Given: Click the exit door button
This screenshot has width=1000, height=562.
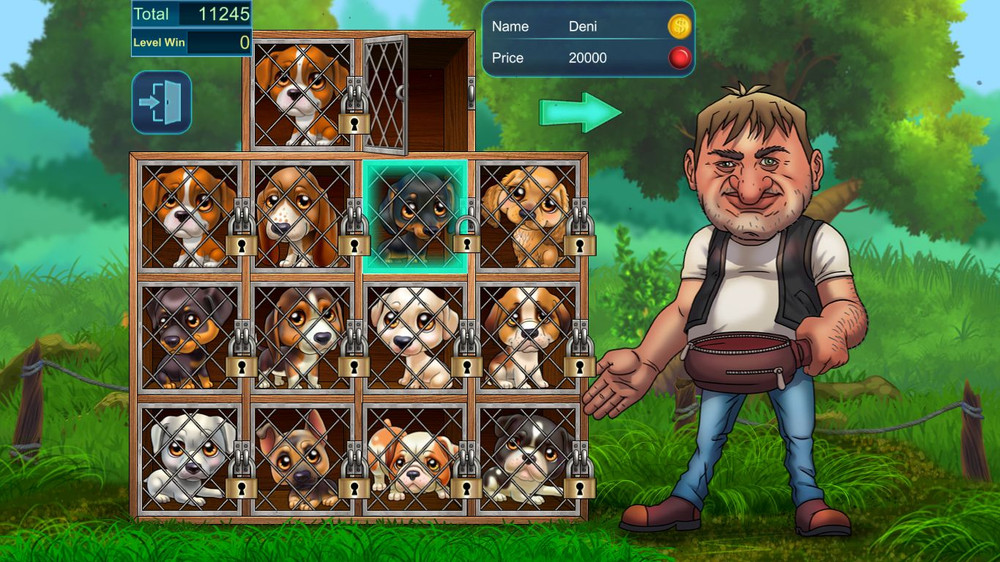Looking at the screenshot, I should 162,102.
